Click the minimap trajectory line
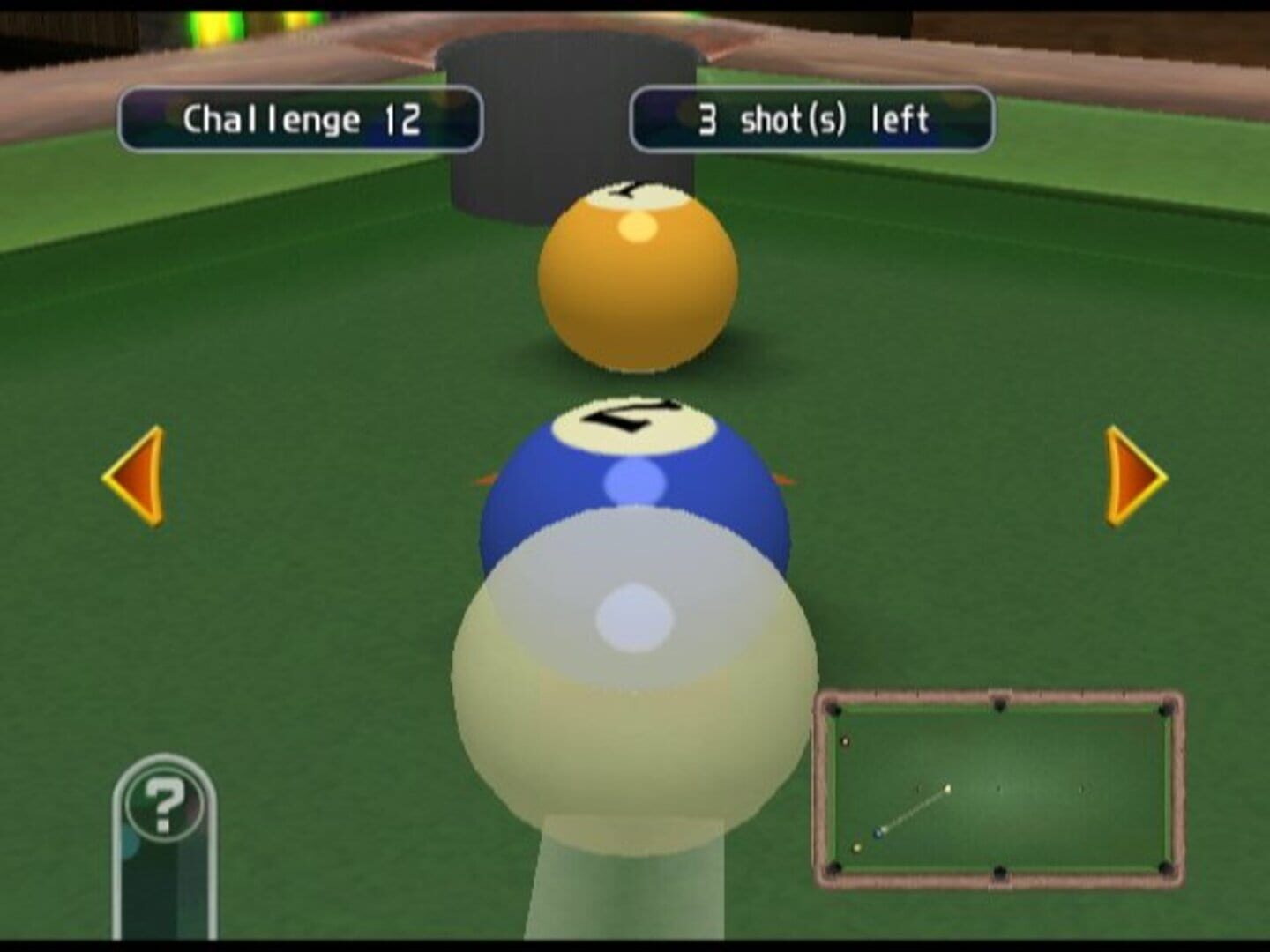The height and width of the screenshot is (952, 1270). point(914,811)
